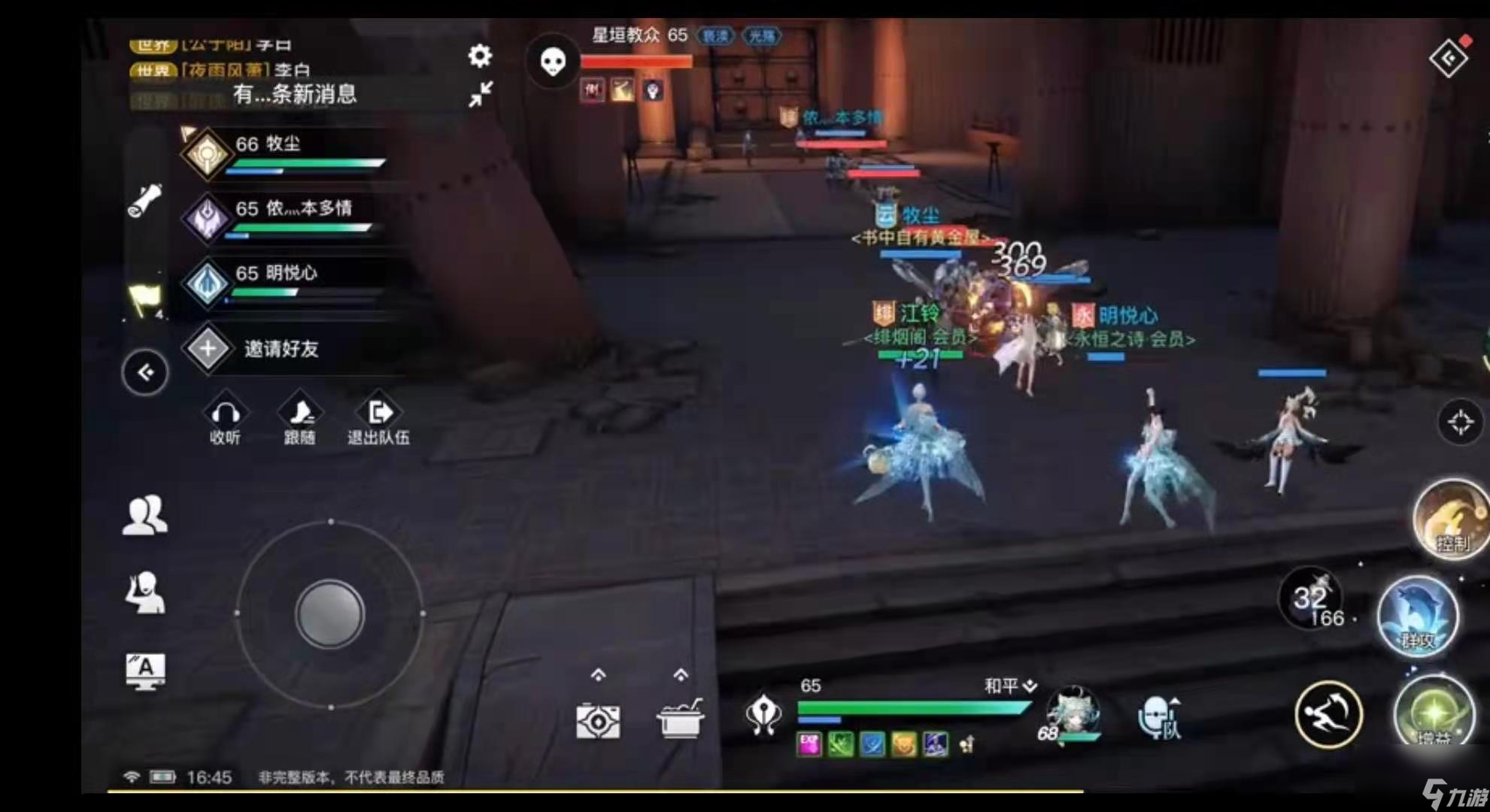Open the chat settings gear
Image resolution: width=1490 pixels, height=812 pixels.
[x=480, y=56]
